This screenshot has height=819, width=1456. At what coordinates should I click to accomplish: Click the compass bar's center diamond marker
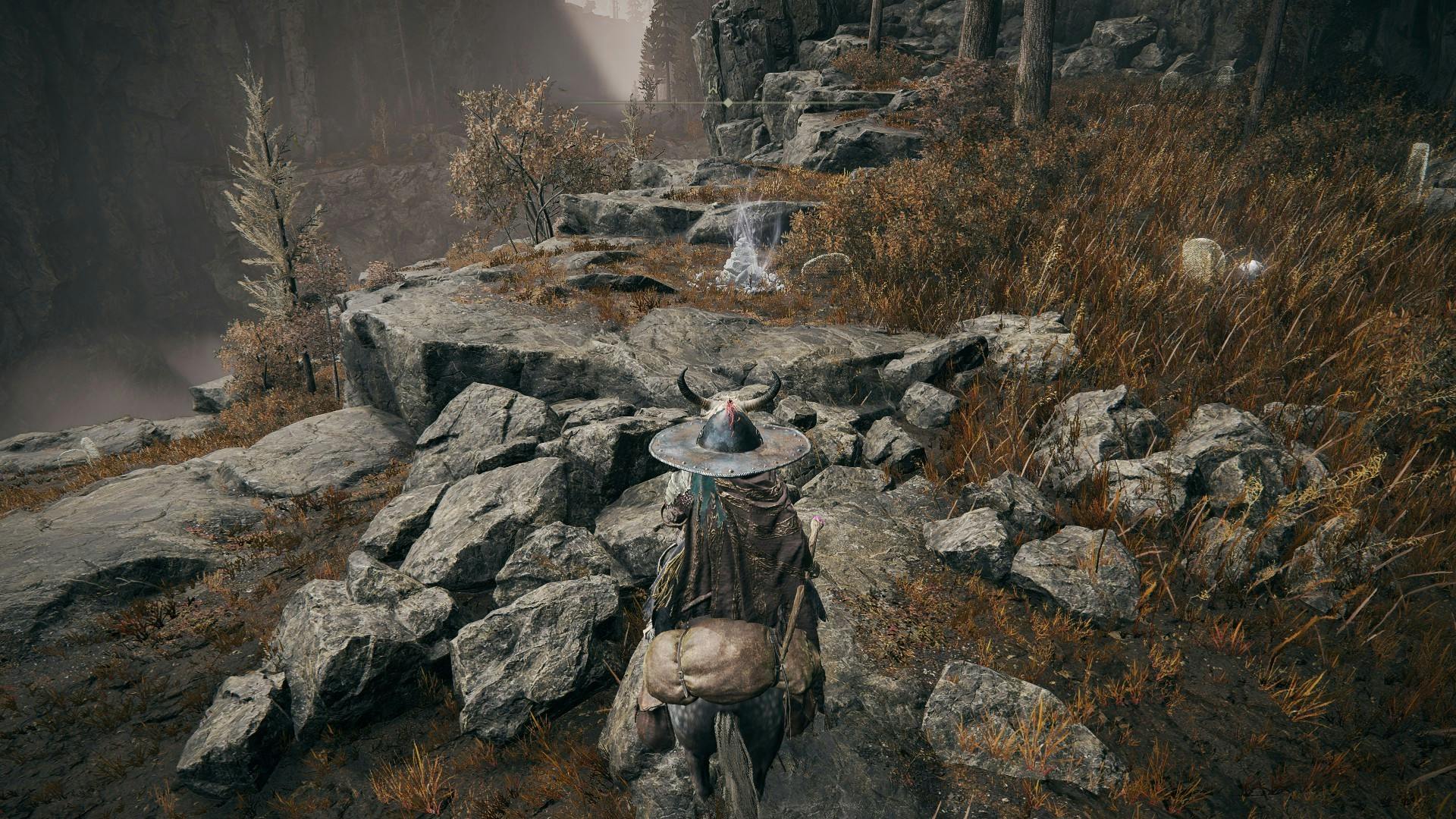pos(728,102)
